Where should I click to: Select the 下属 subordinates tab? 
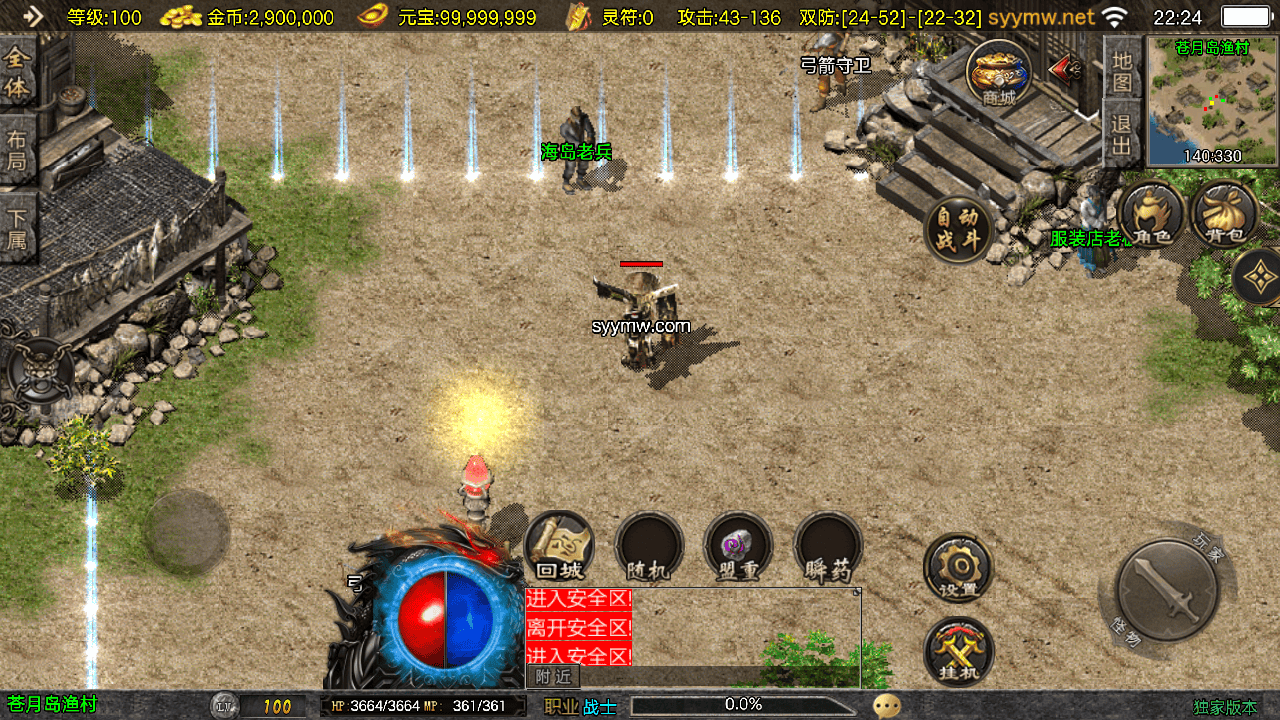coord(18,227)
